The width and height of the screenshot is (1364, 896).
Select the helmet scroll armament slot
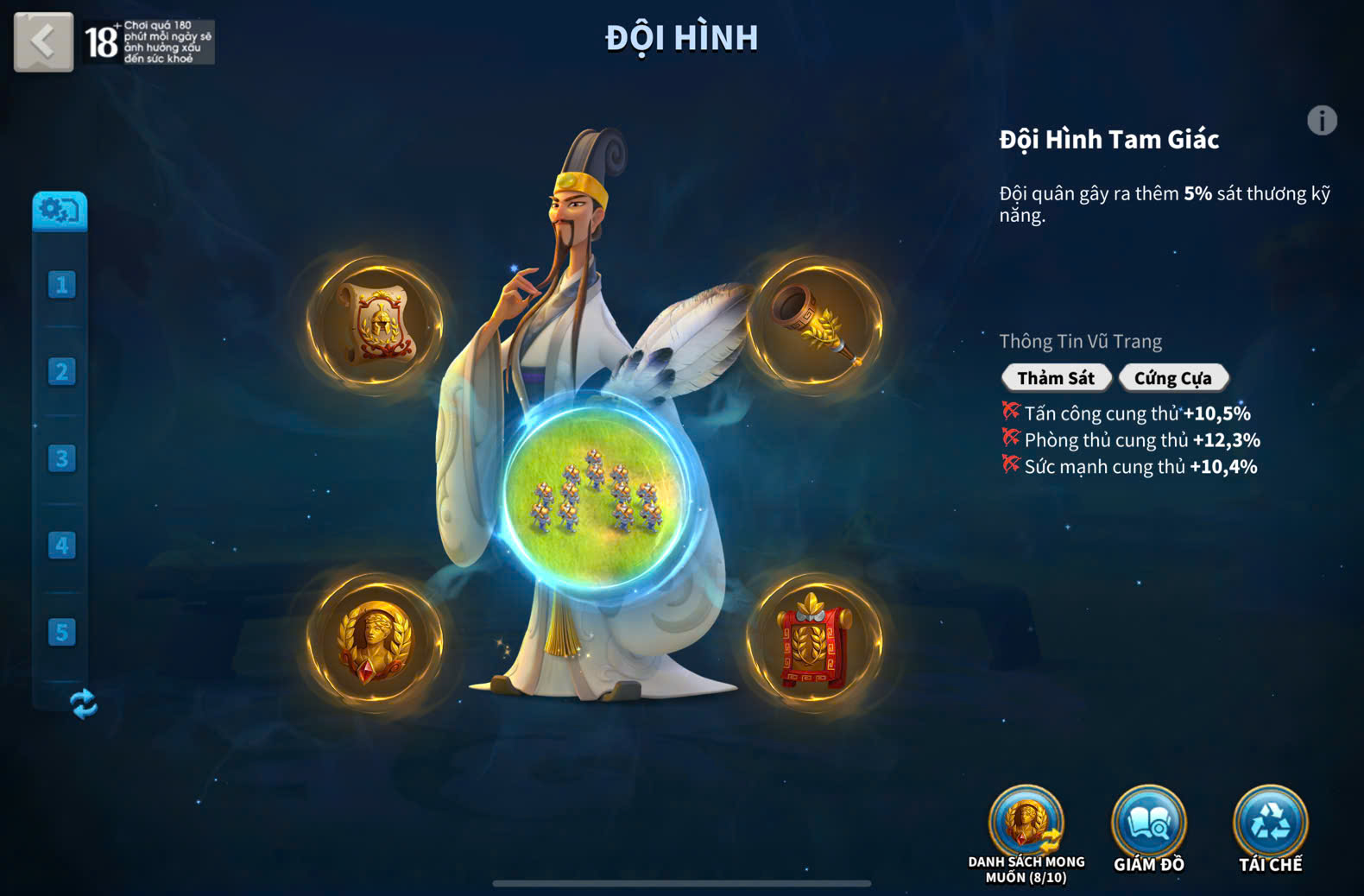point(376,324)
